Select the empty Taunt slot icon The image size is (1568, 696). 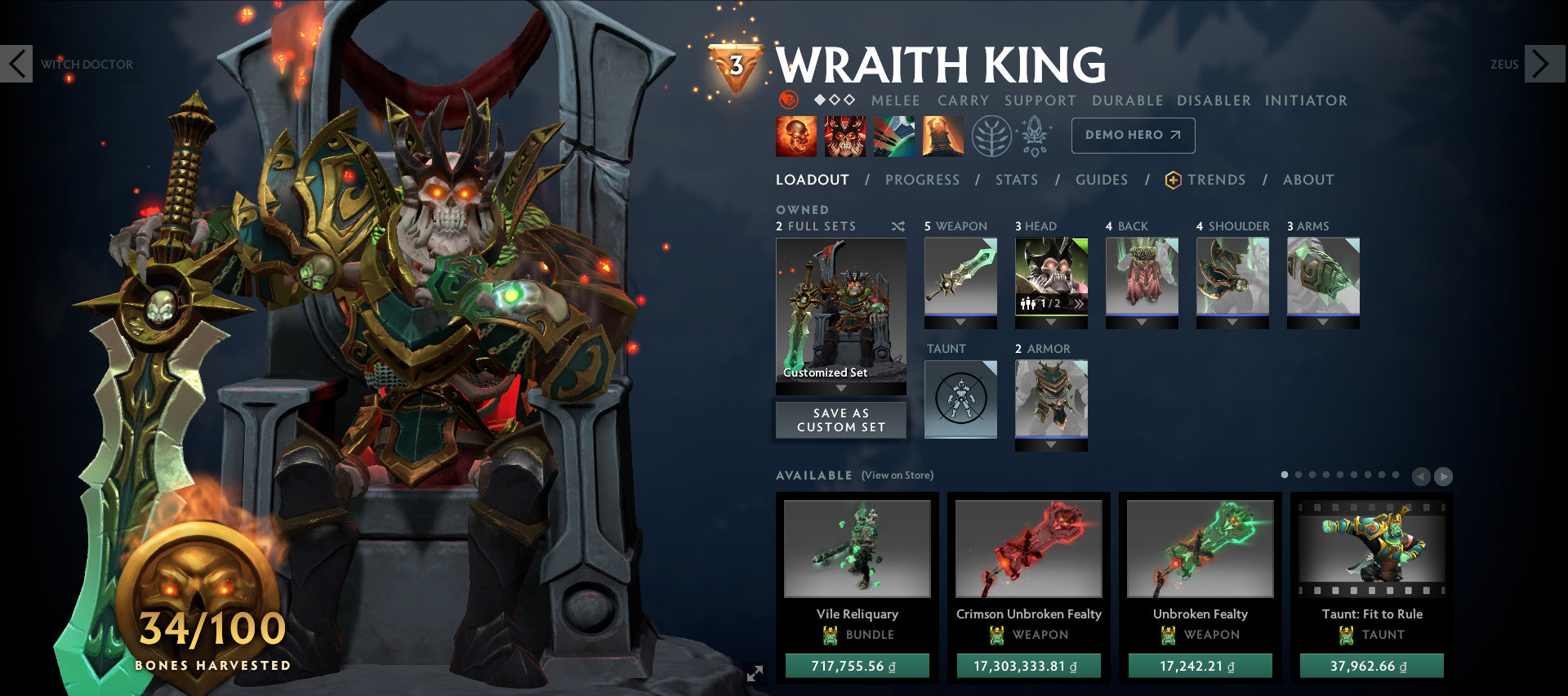960,398
